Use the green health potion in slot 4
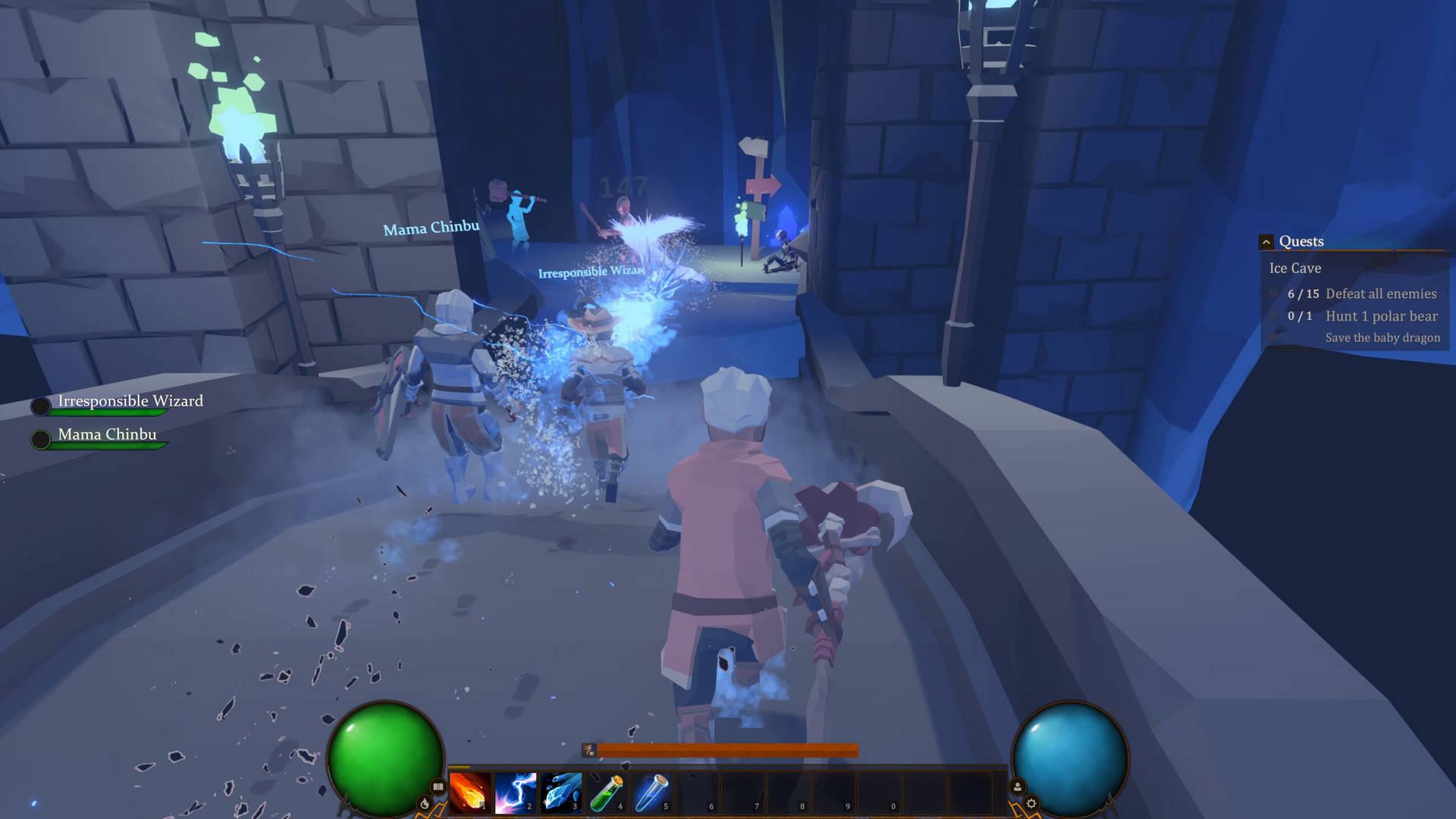The image size is (1456, 819). point(607,792)
